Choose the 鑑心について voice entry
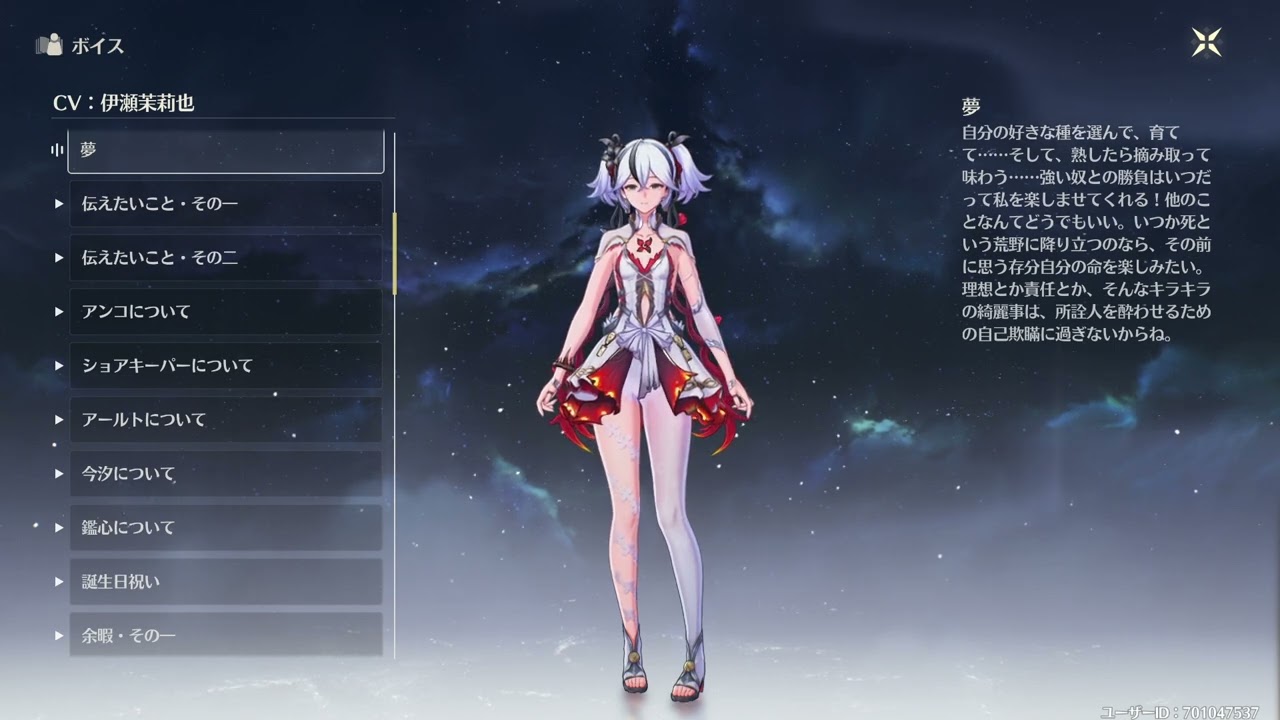Viewport: 1280px width, 720px height. [225, 528]
